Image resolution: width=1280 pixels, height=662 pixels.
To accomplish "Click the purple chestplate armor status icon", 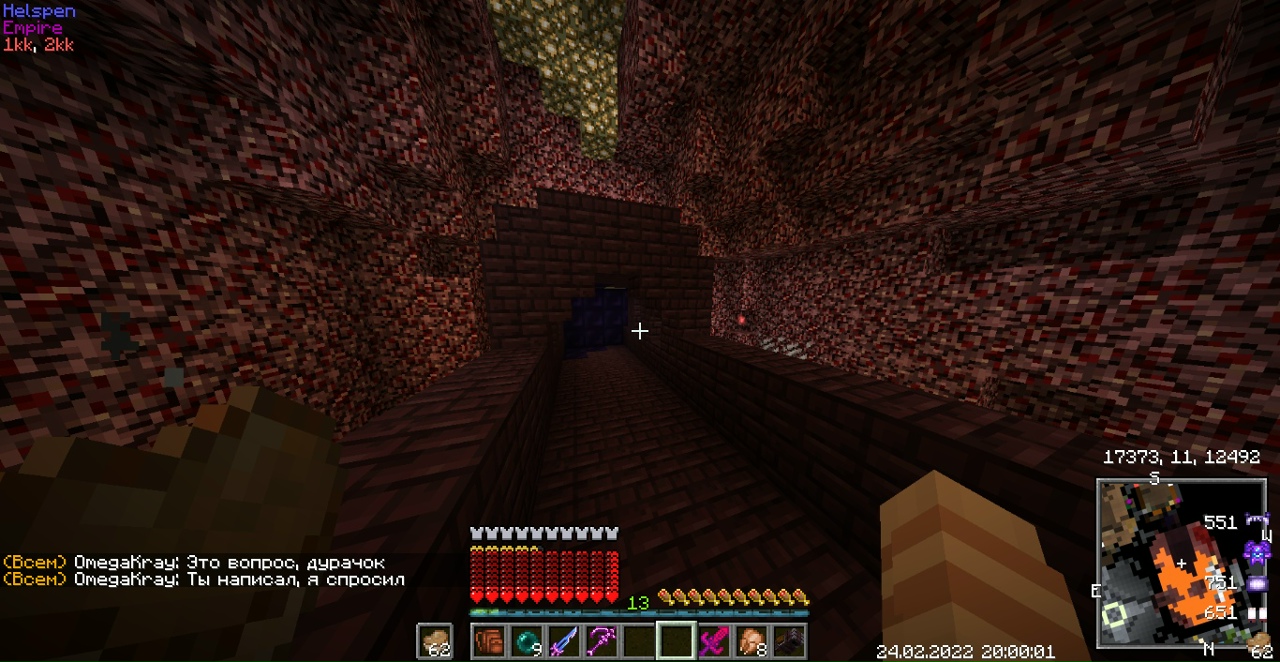I will [1256, 552].
